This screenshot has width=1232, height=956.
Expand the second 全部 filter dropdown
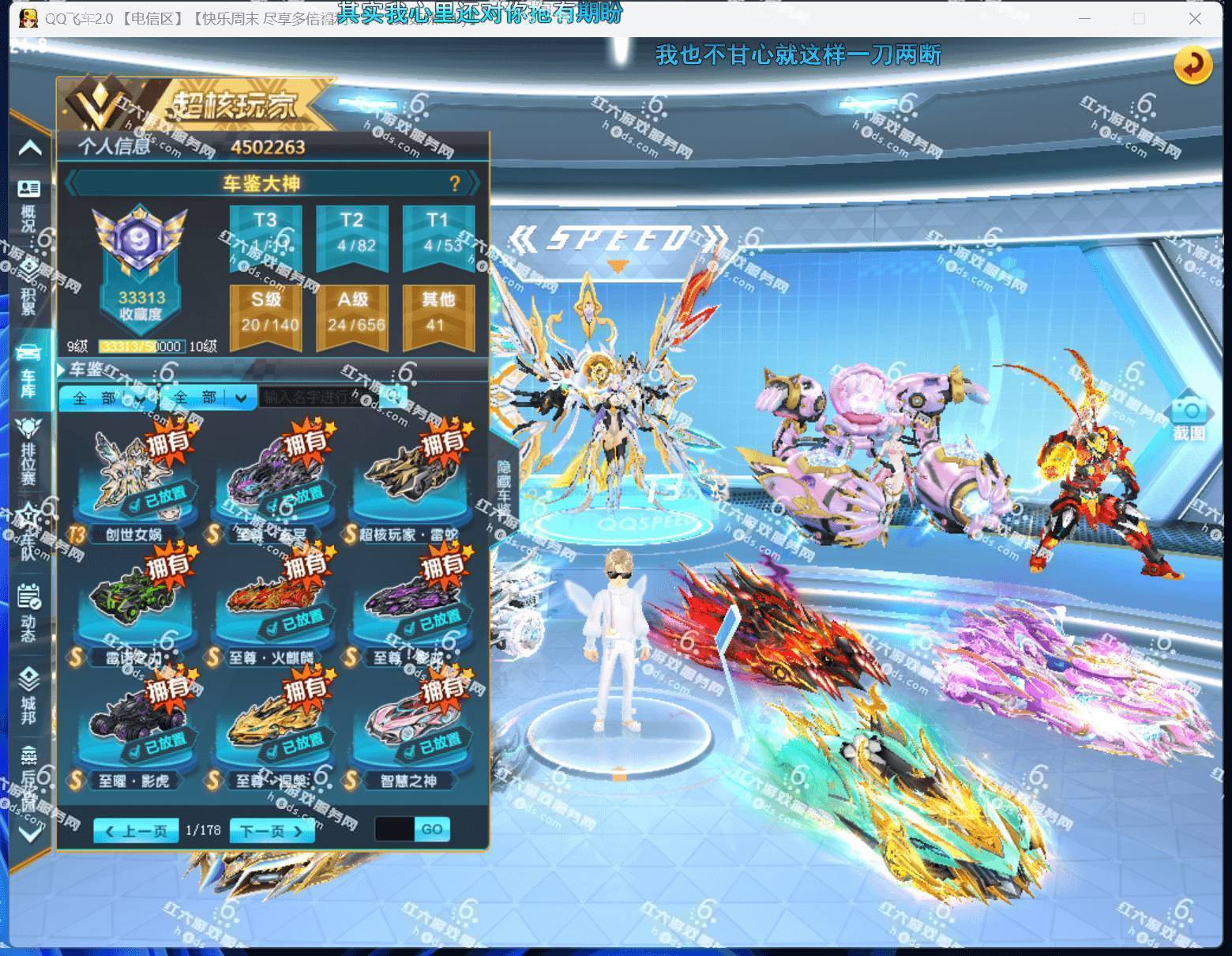pyautogui.click(x=209, y=397)
